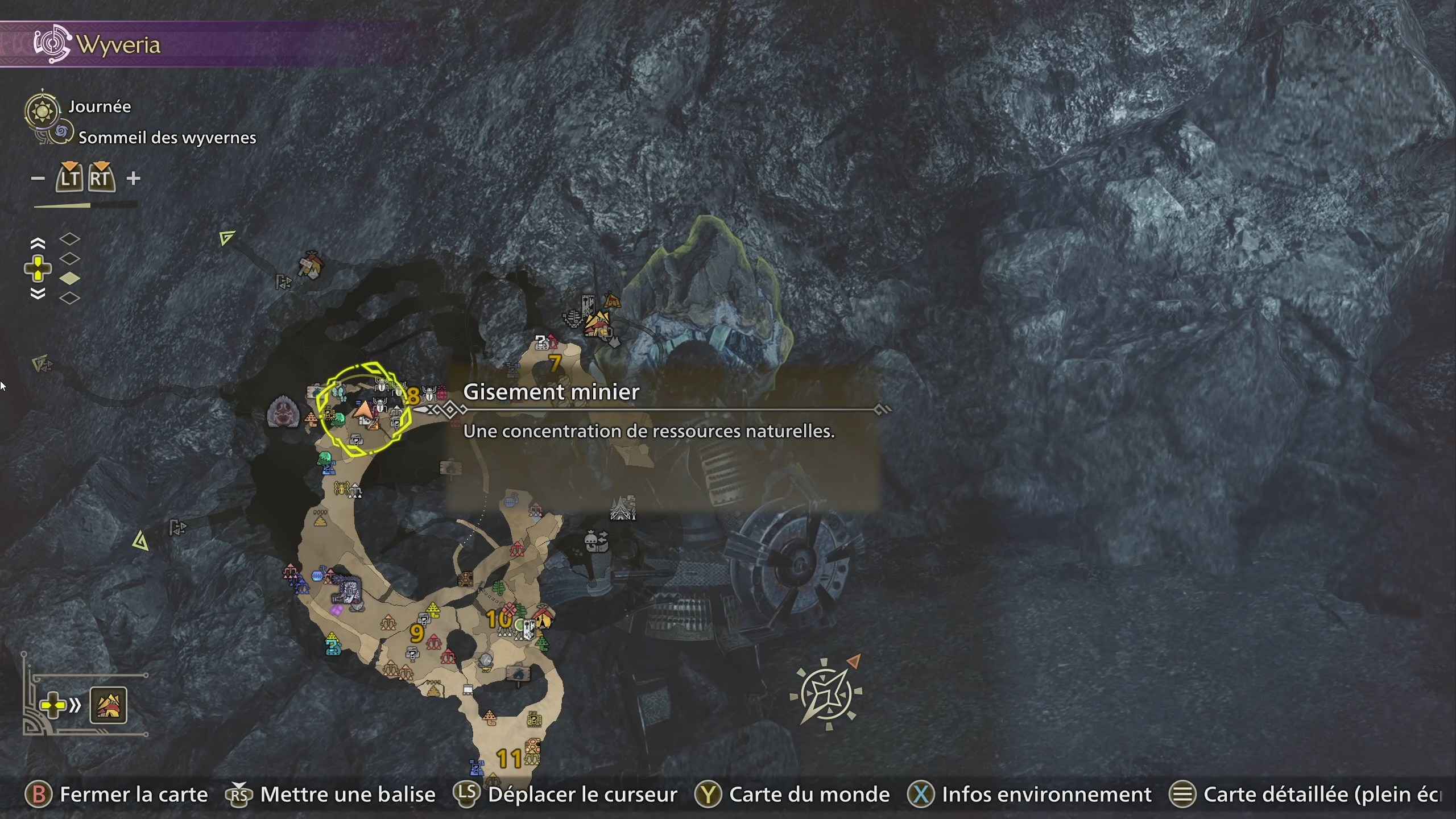The image size is (1456, 819).
Task: Select the highlighted light diamond floor level
Action: point(70,277)
